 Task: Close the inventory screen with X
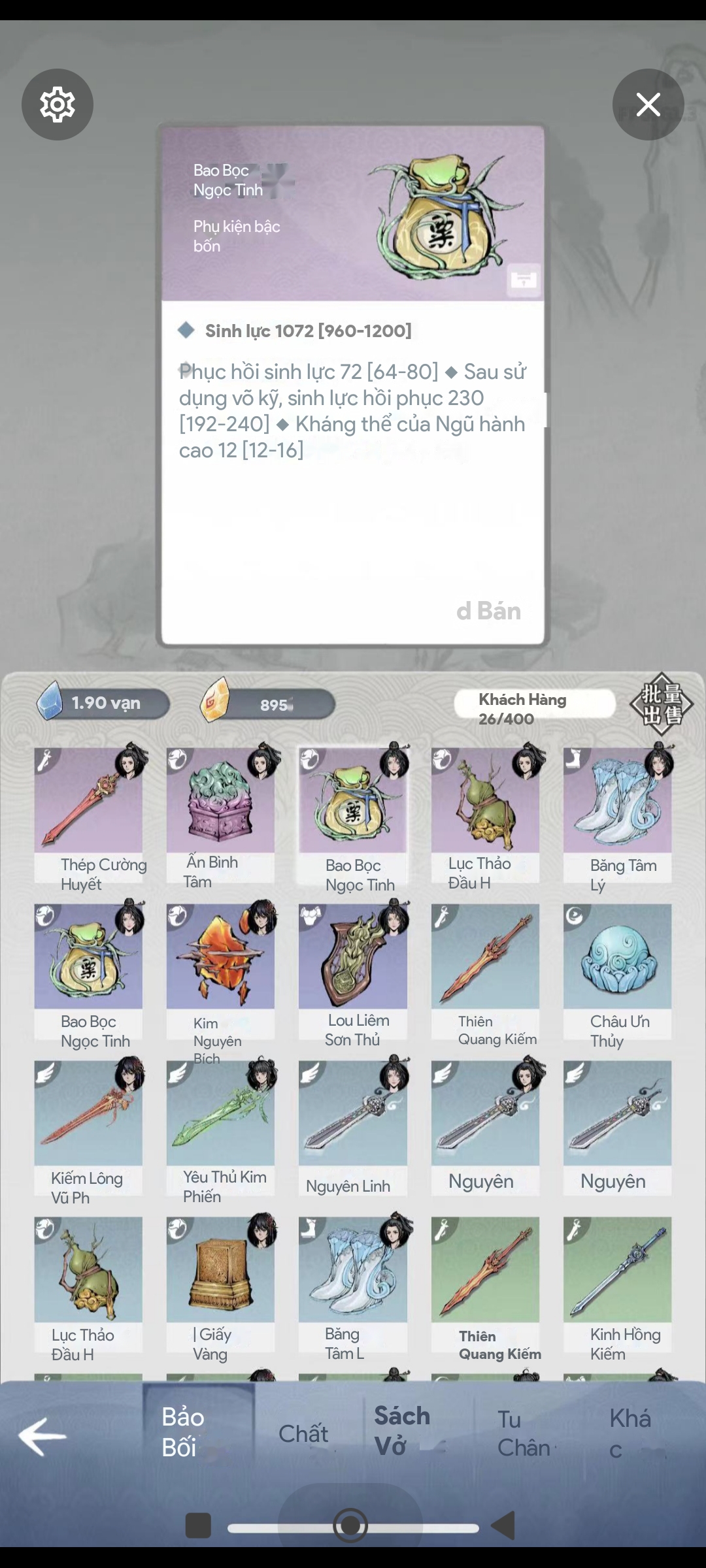click(648, 105)
